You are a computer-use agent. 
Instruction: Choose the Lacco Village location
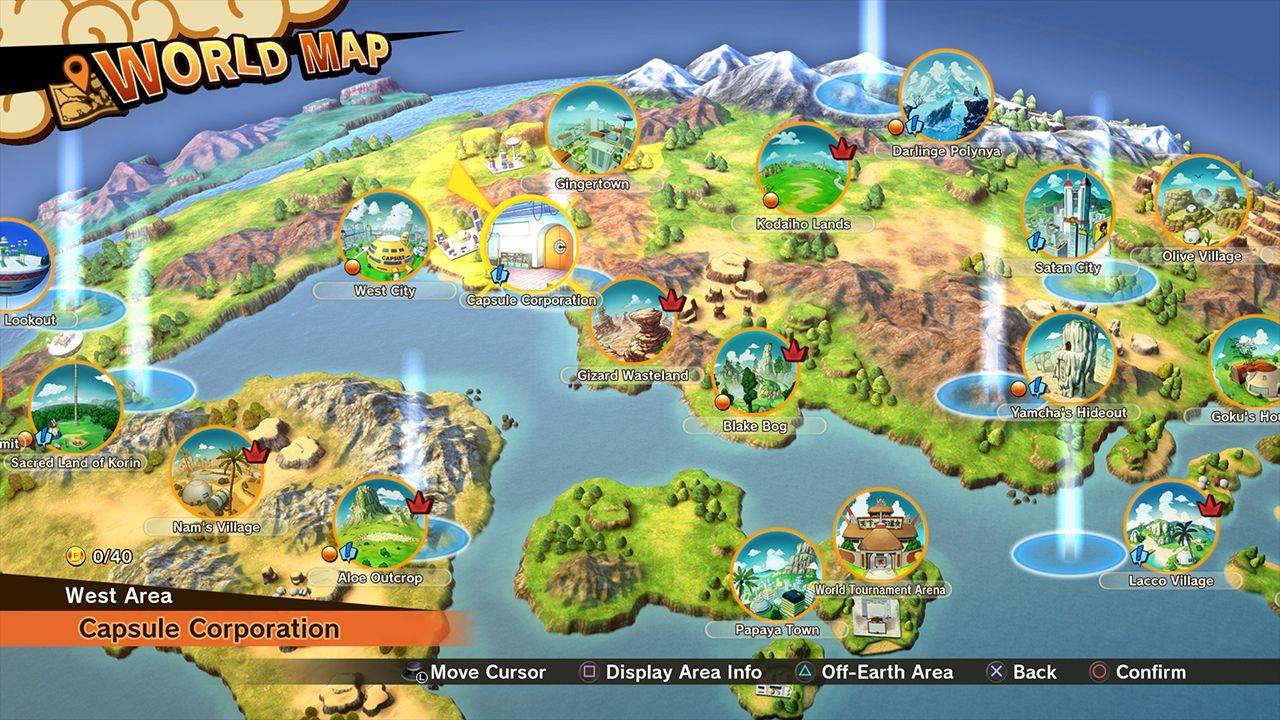pos(1170,527)
